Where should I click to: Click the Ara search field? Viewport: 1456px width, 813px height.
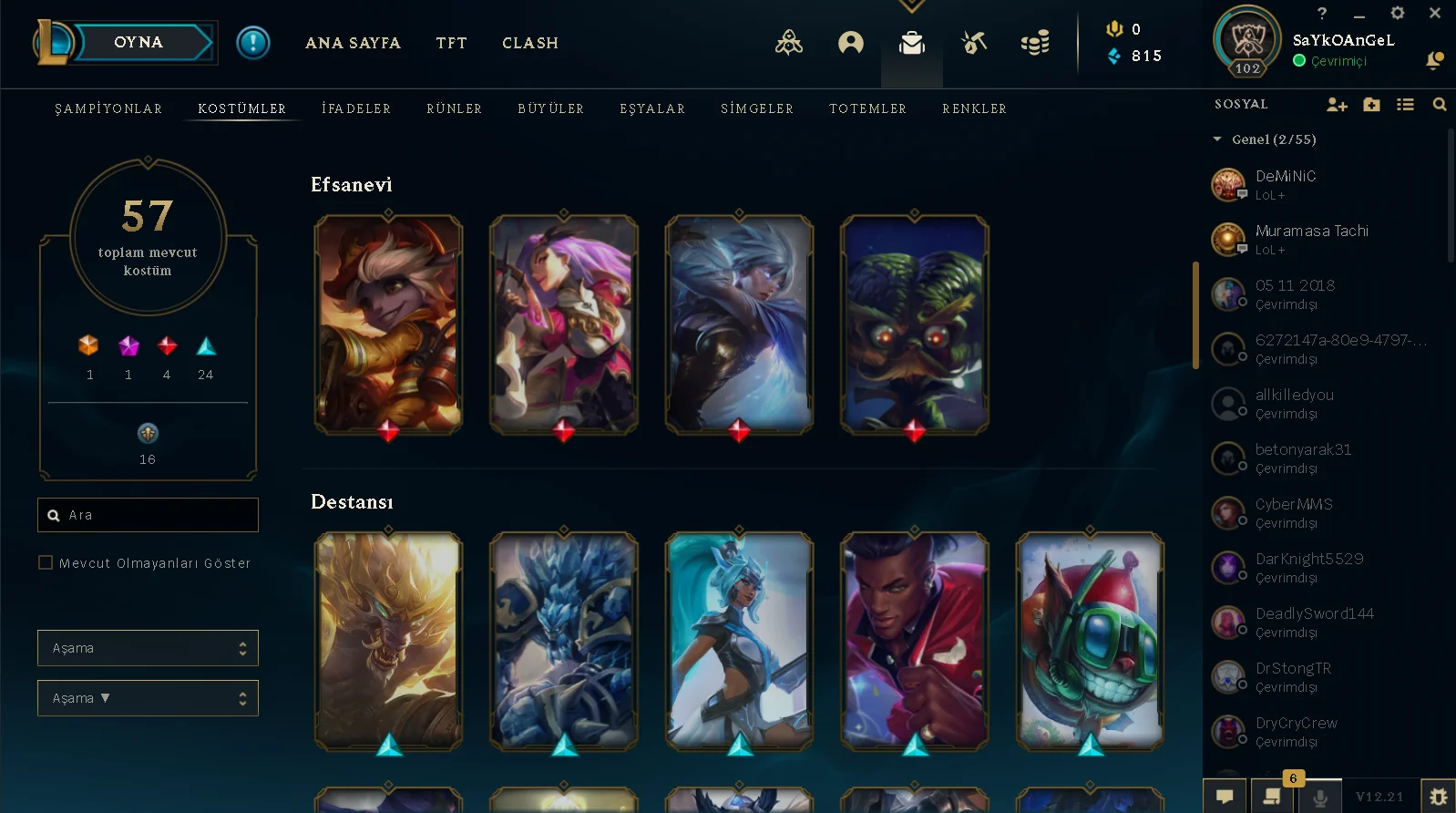[x=155, y=515]
